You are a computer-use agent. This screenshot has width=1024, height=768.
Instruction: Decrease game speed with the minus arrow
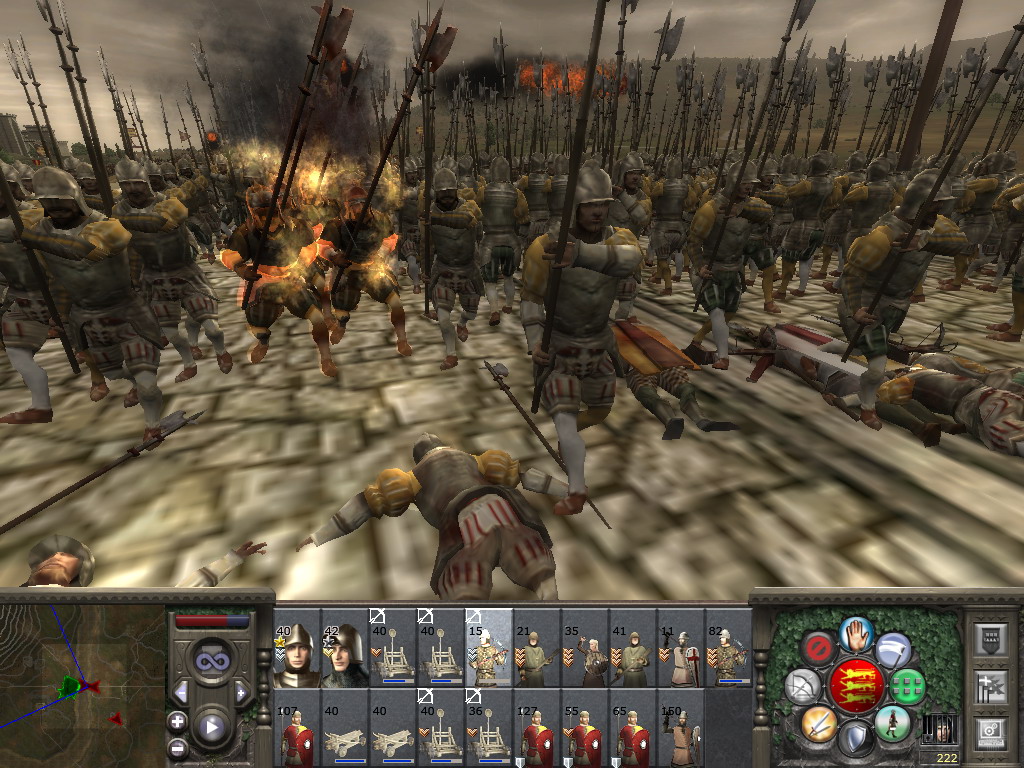click(x=181, y=692)
